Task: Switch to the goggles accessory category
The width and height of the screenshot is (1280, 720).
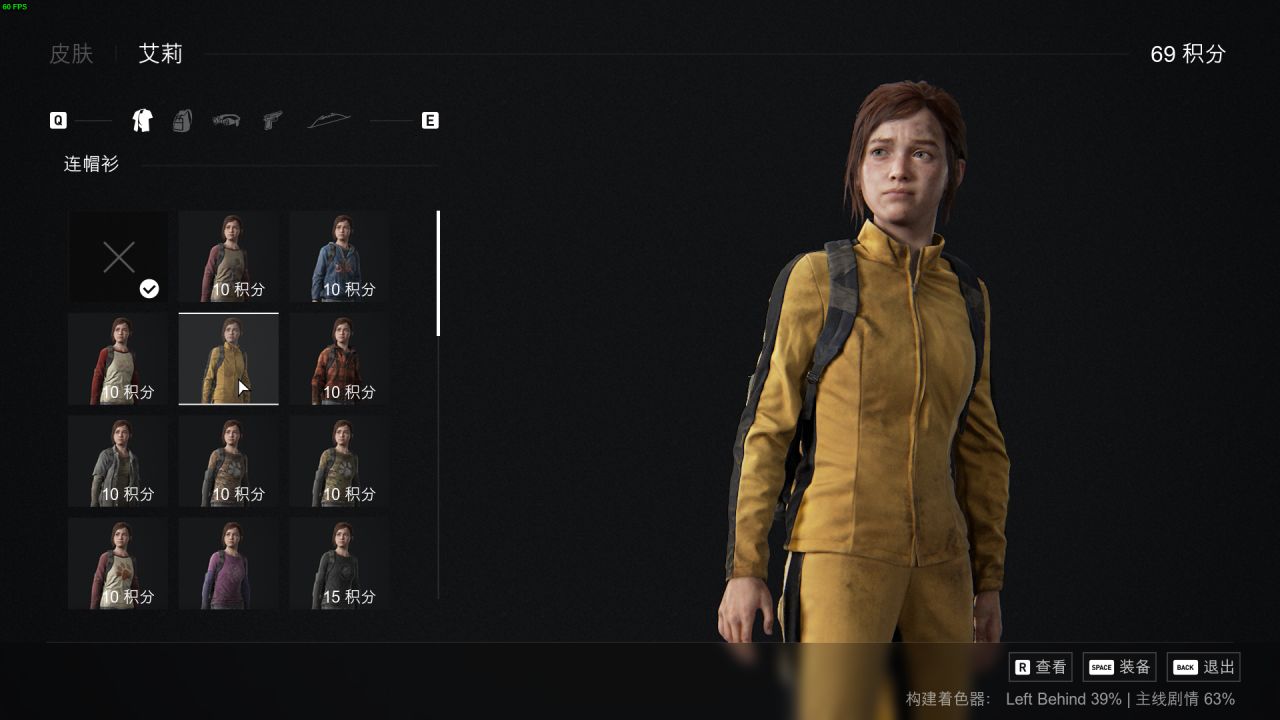Action: [226, 121]
